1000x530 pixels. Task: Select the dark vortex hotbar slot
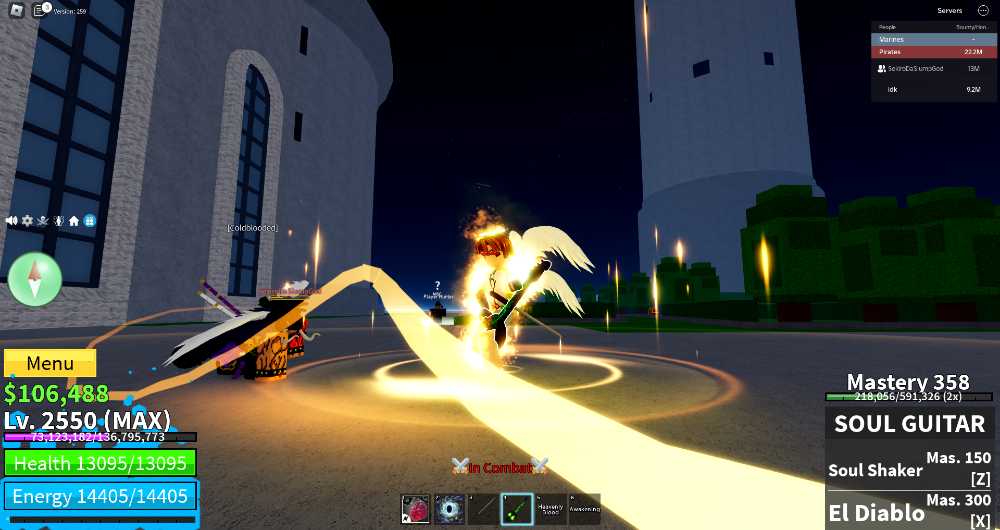[x=449, y=509]
